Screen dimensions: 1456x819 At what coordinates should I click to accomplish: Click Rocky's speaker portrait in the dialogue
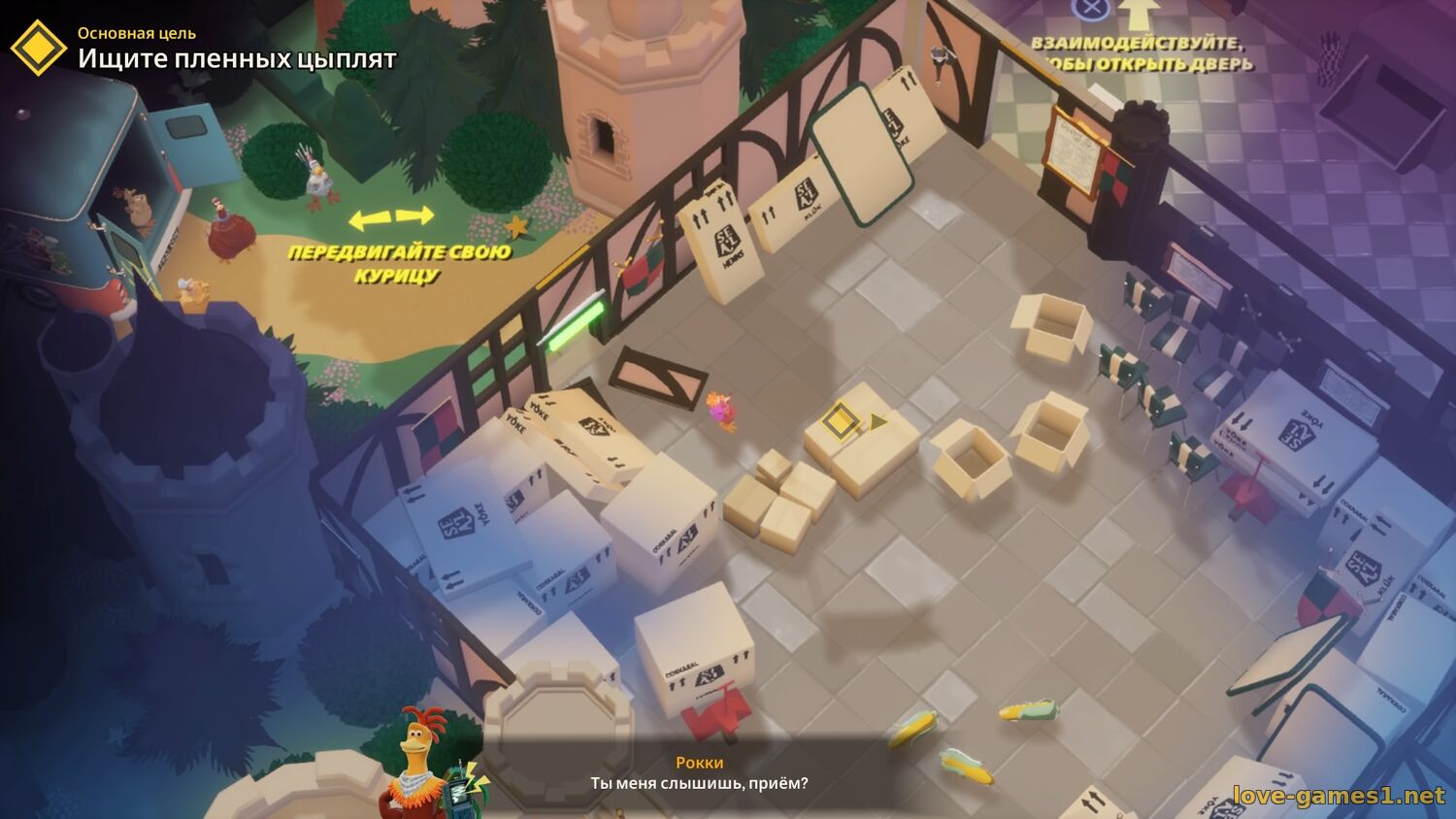pyautogui.click(x=418, y=763)
